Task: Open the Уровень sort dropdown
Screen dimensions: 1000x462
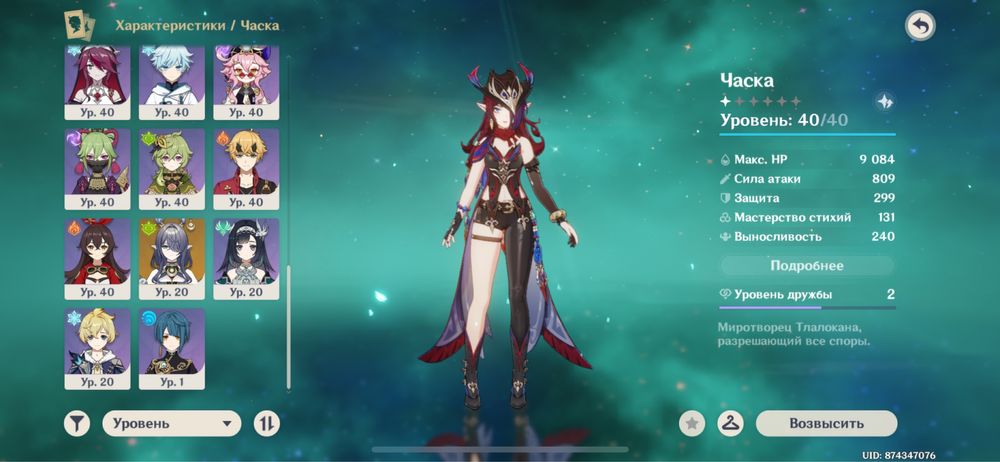Action: pyautogui.click(x=171, y=423)
